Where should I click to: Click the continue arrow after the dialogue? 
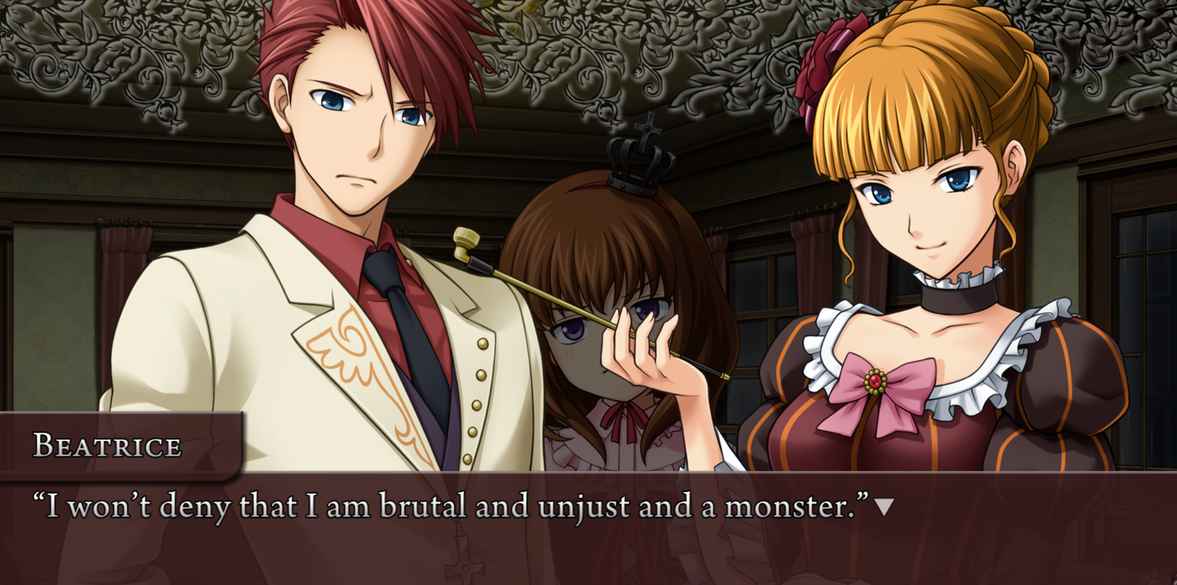(884, 508)
